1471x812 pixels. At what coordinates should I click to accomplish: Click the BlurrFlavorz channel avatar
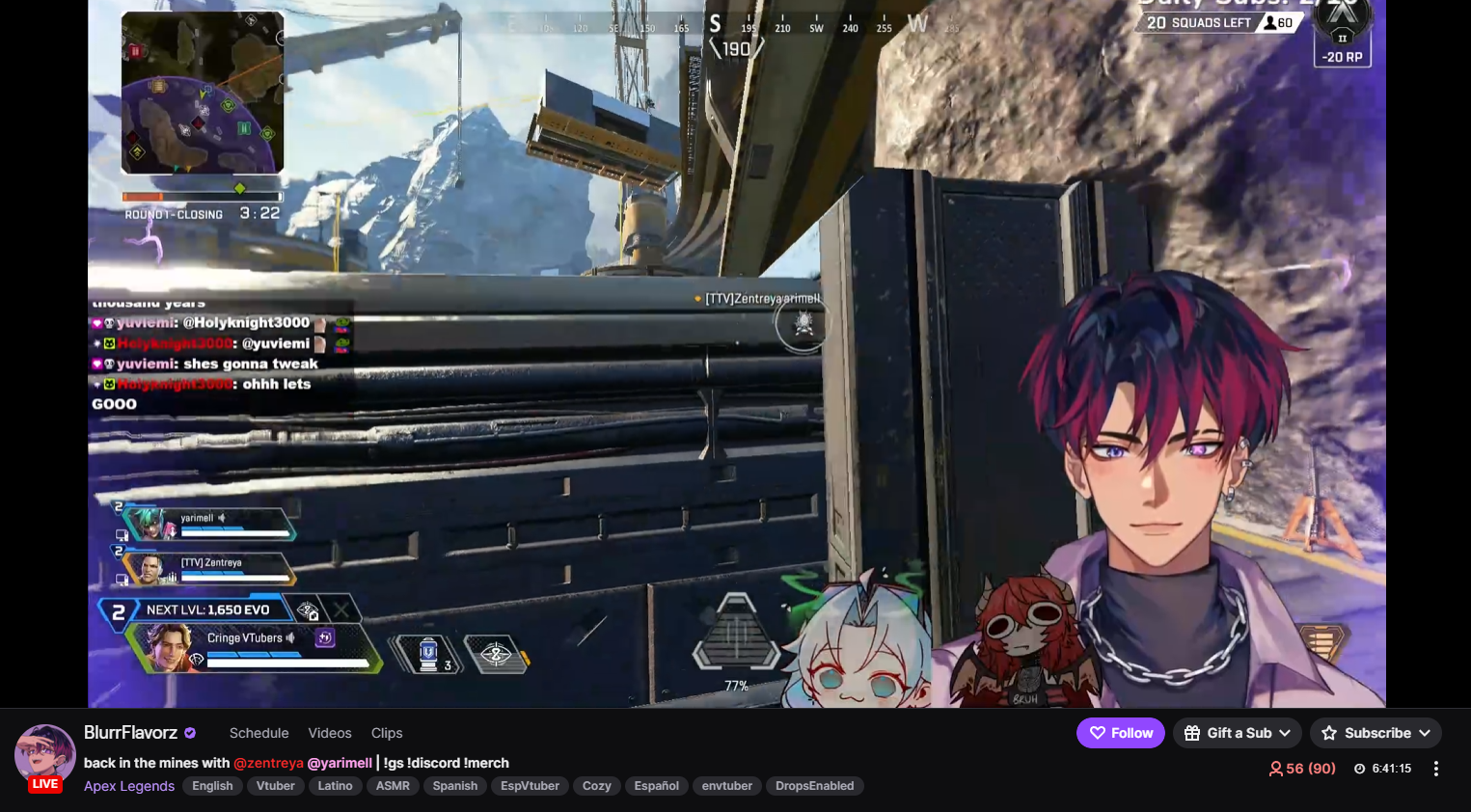pos(44,754)
